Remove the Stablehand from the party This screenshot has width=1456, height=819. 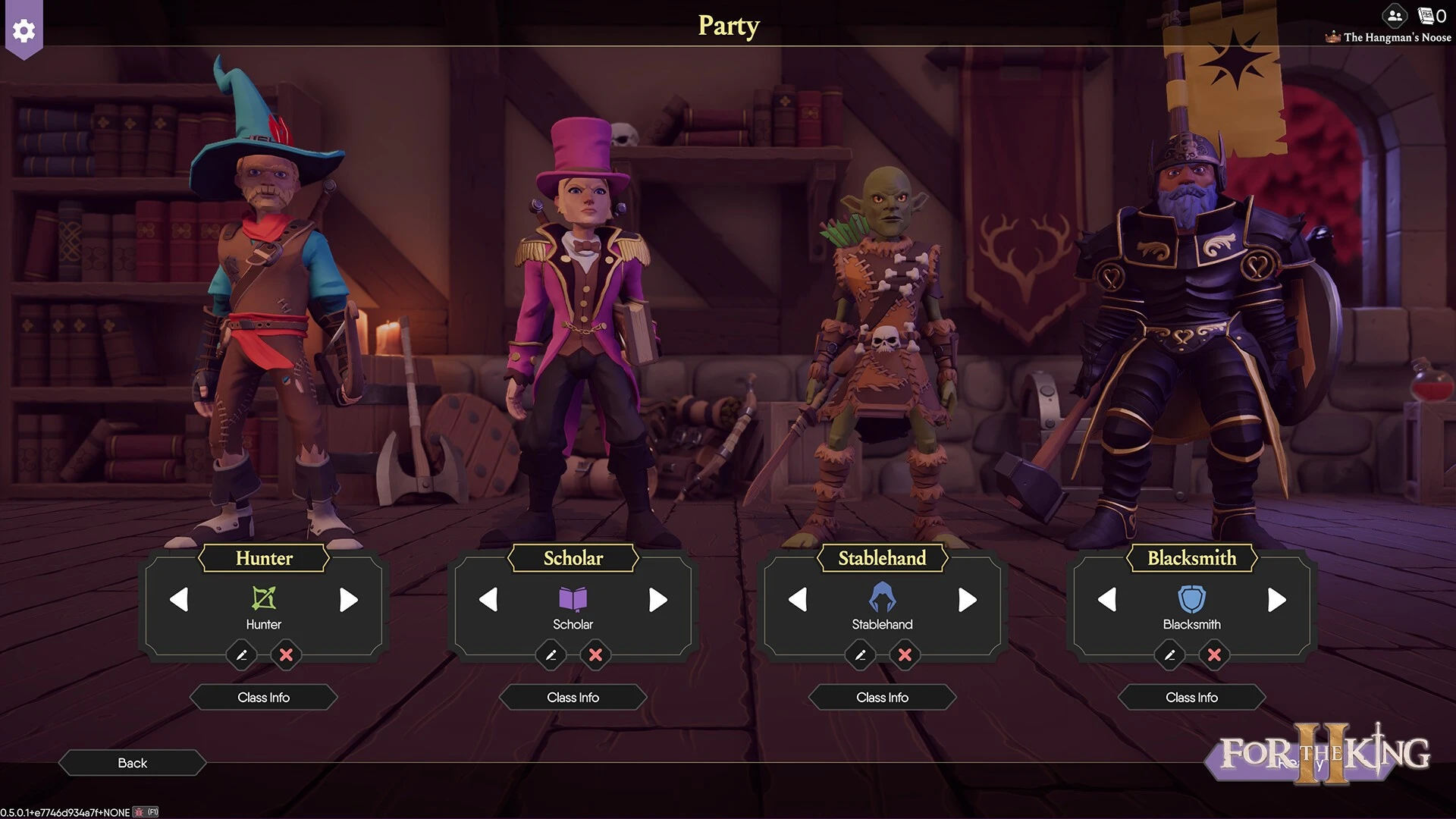905,654
